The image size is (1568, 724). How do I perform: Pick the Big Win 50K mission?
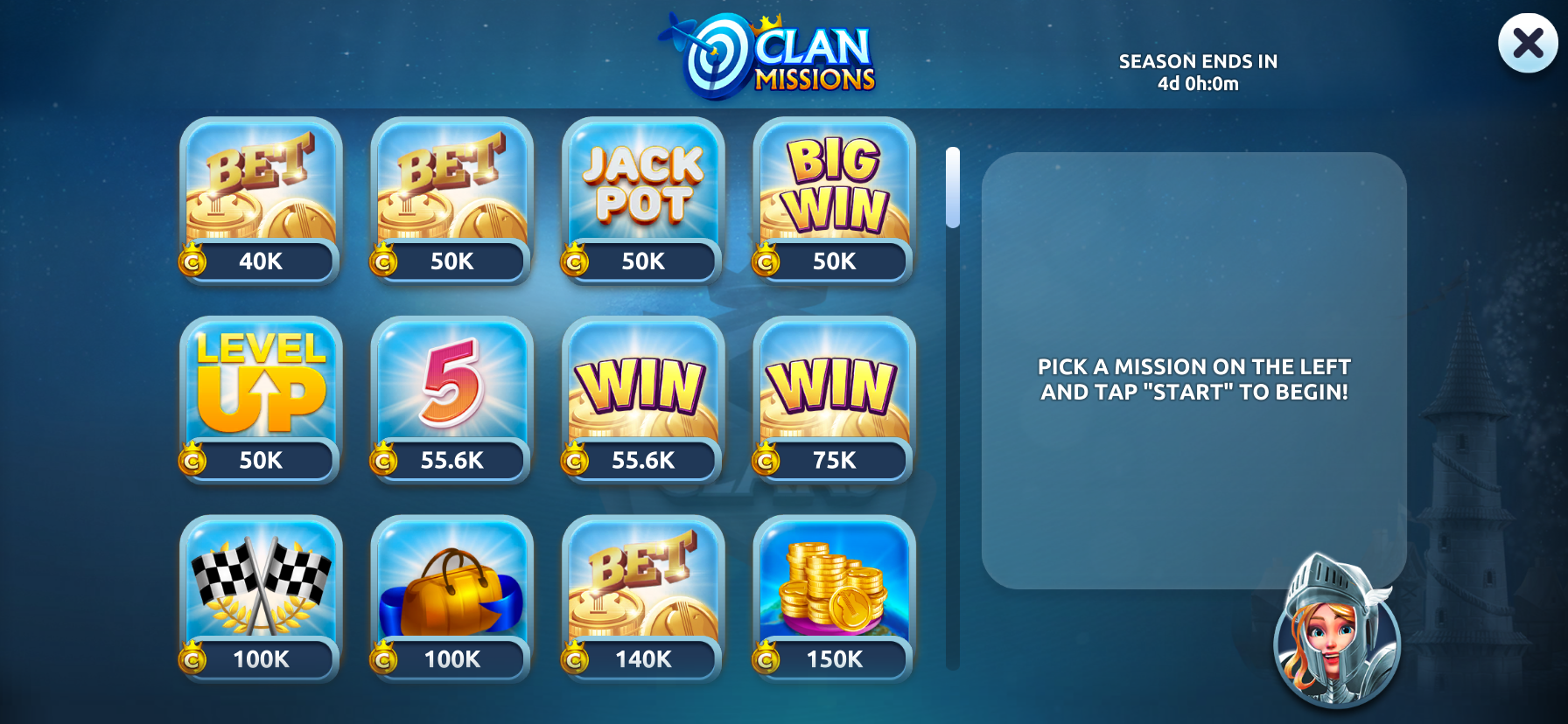click(x=834, y=201)
